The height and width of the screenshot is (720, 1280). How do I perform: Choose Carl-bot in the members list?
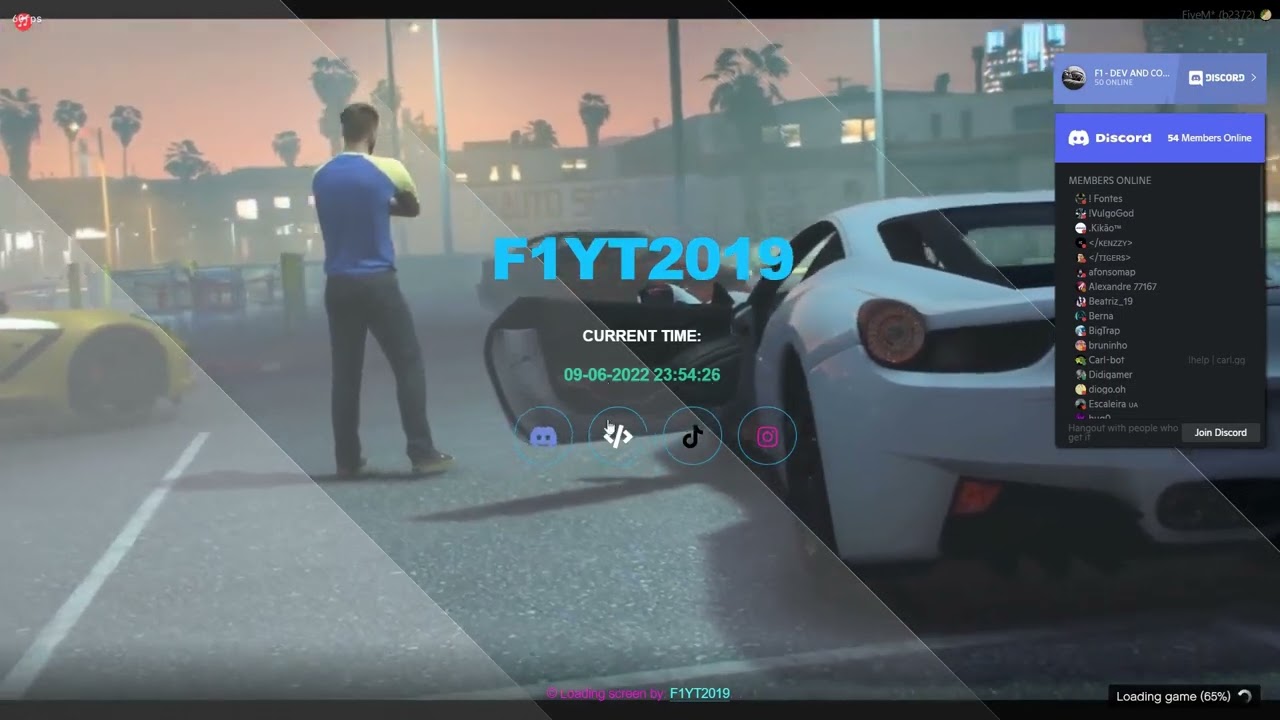[x=1106, y=360]
